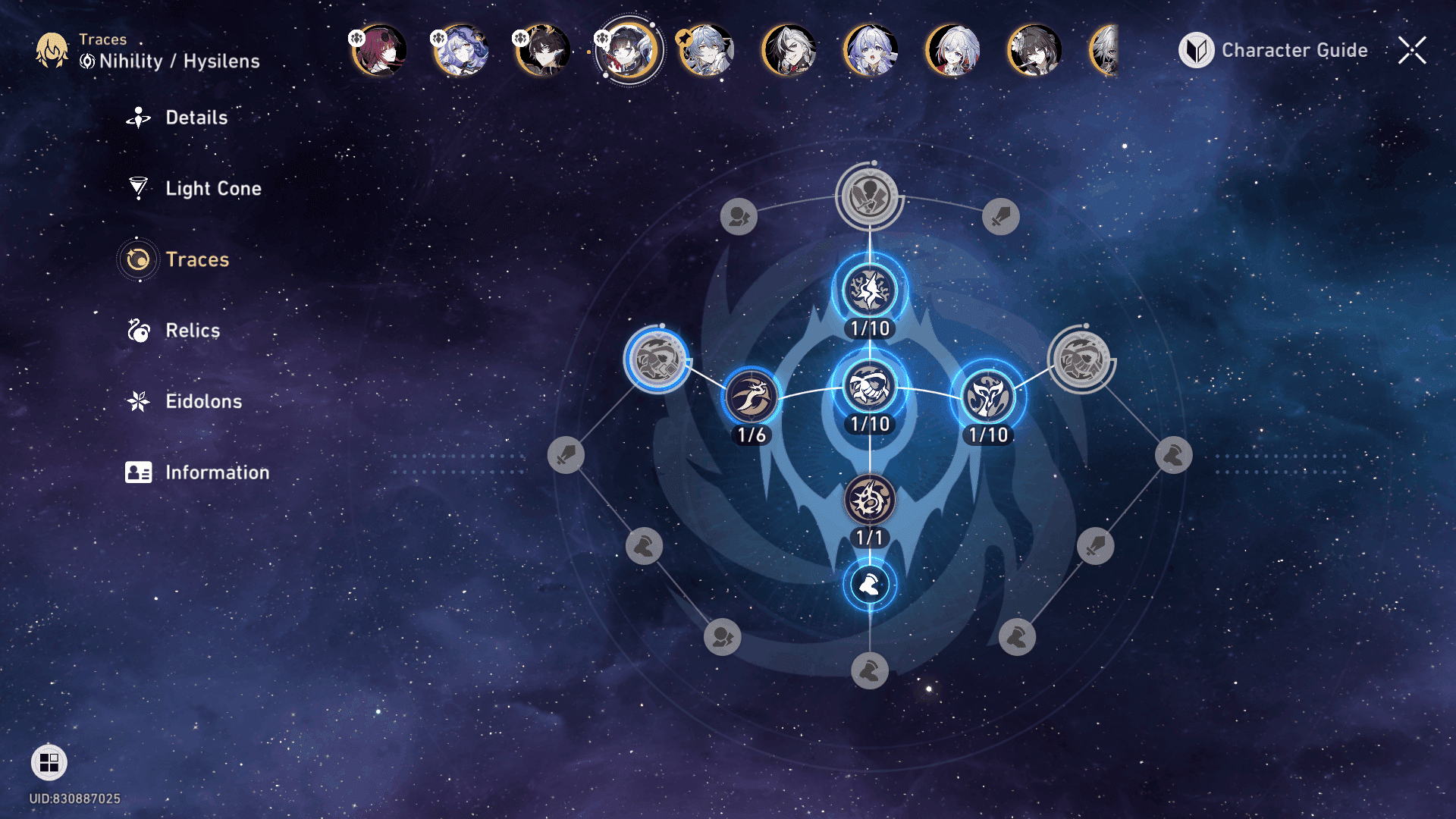The width and height of the screenshot is (1456, 819).
Task: Open the Relics tab
Action: [x=192, y=331]
